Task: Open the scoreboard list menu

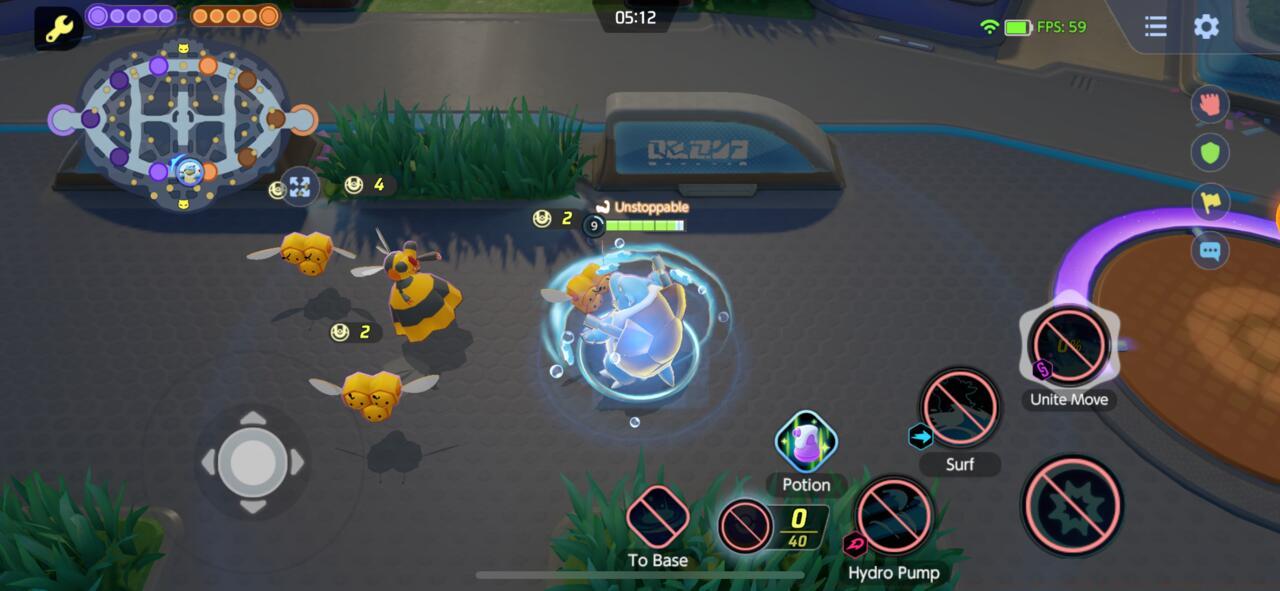Action: point(1155,27)
